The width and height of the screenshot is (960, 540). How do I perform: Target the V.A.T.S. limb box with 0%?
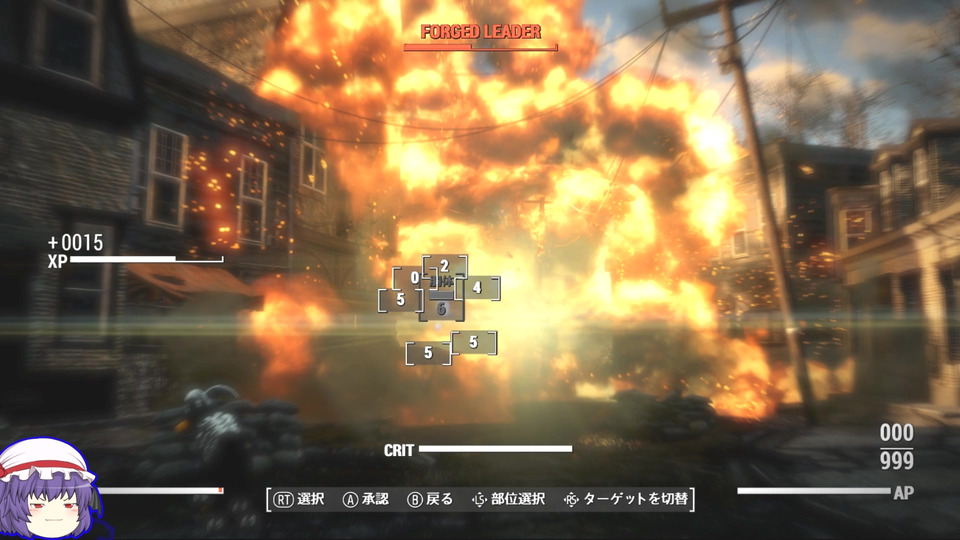coord(413,278)
